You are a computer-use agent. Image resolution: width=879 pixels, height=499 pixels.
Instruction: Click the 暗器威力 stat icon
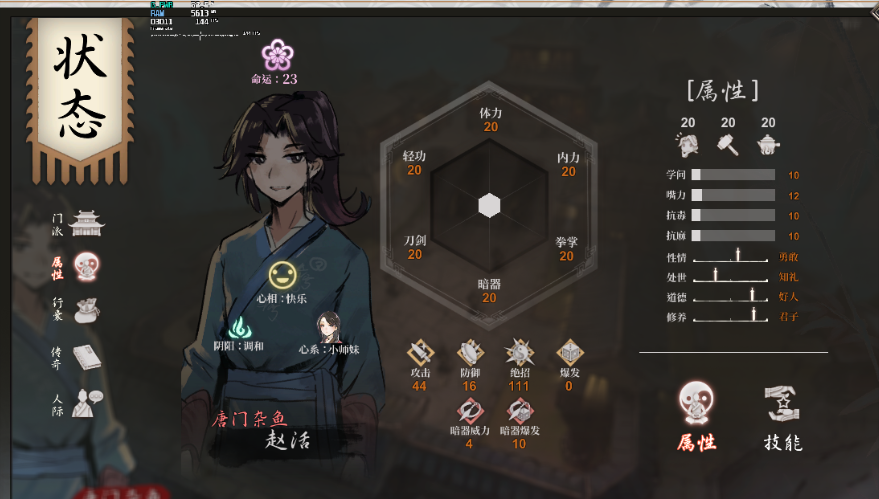pos(469,410)
